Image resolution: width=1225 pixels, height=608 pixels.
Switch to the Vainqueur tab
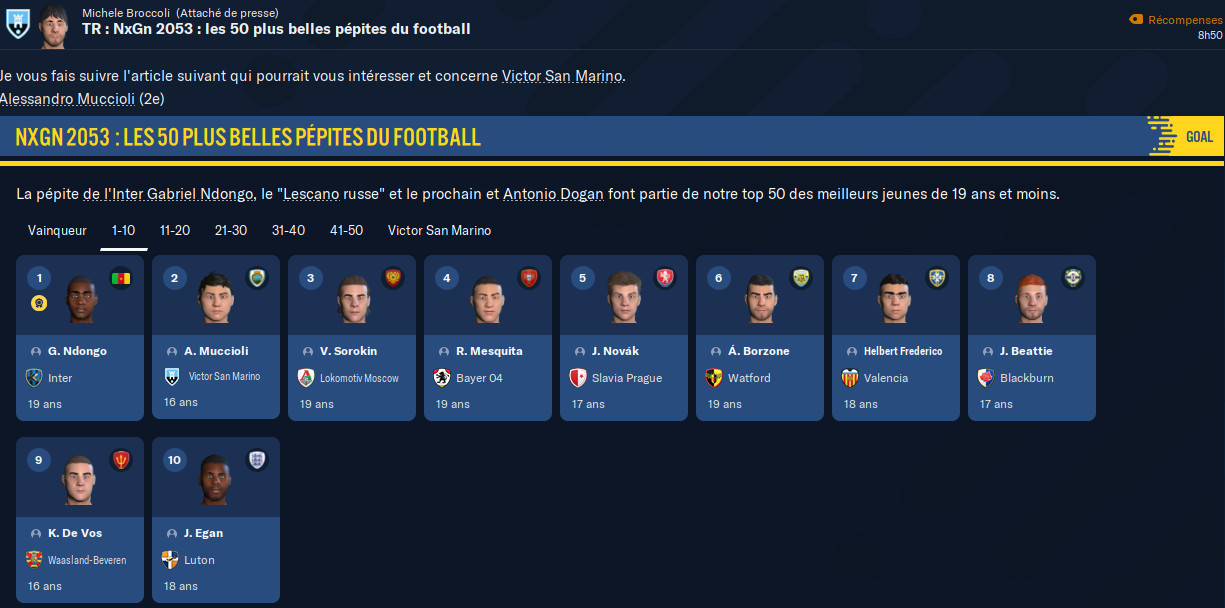(57, 231)
